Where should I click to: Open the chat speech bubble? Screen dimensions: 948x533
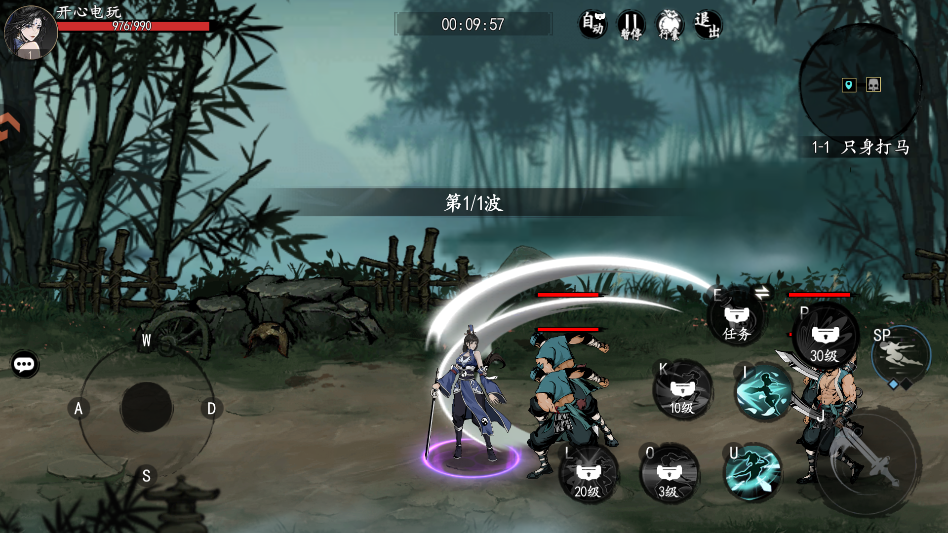pyautogui.click(x=25, y=364)
